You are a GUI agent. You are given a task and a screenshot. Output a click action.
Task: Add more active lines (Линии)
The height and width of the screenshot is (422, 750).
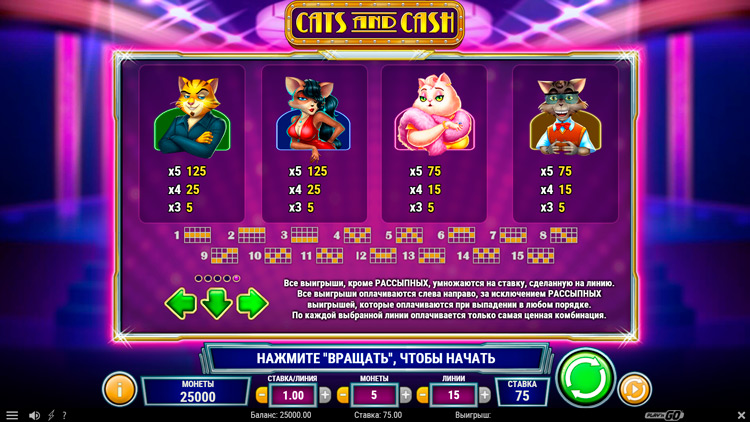pos(487,395)
